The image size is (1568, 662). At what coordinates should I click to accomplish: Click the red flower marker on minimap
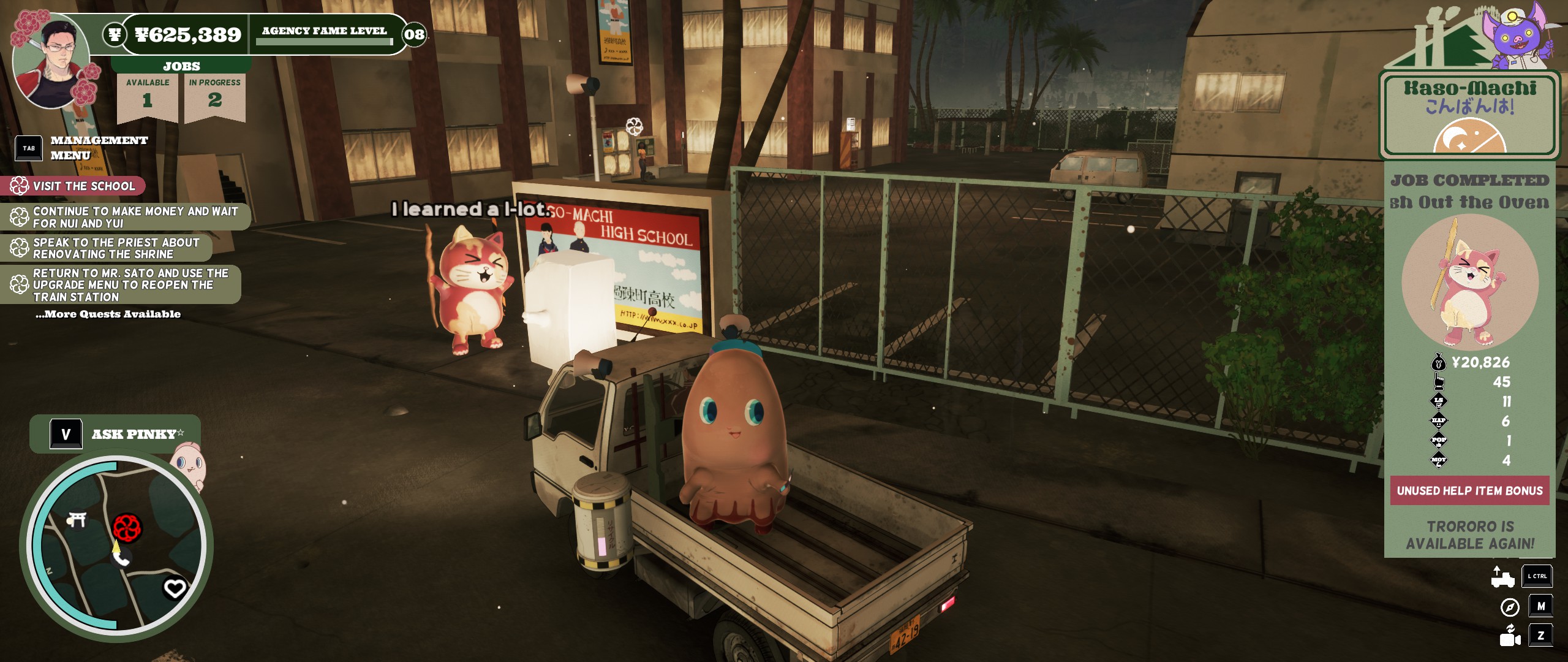pyautogui.click(x=127, y=528)
